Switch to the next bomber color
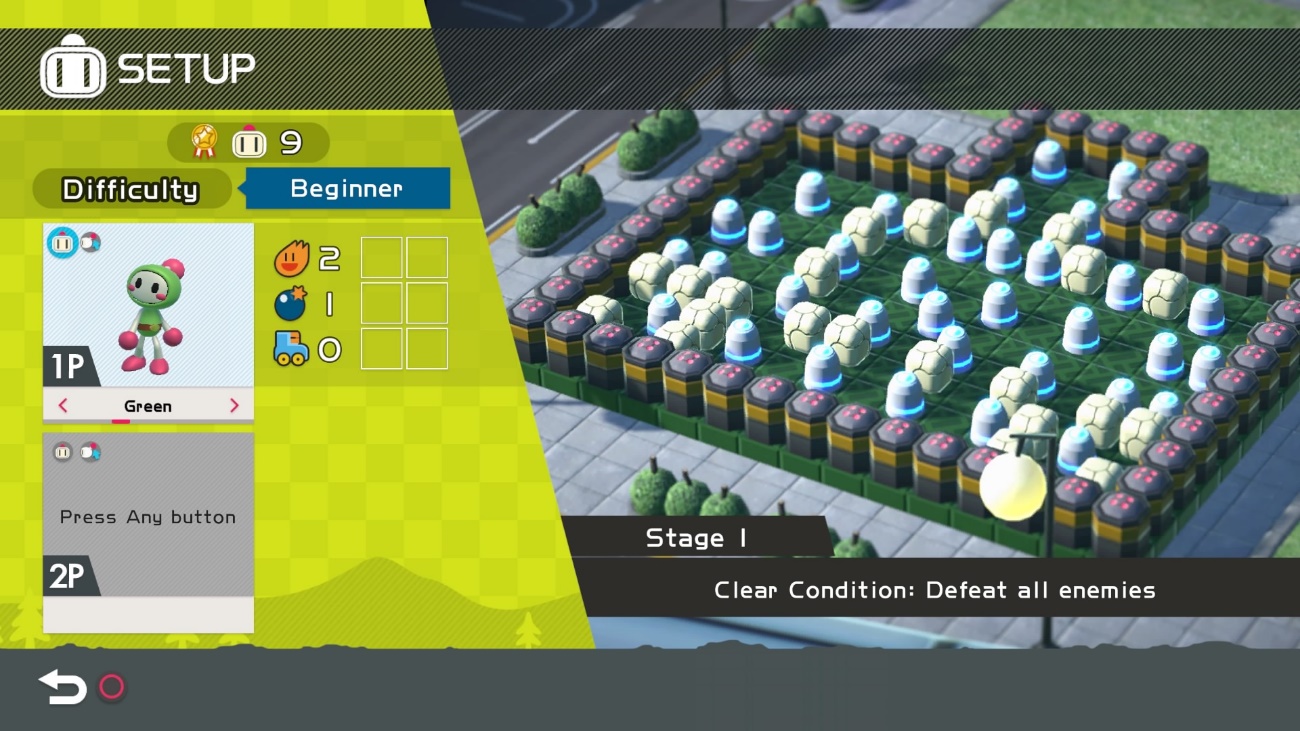This screenshot has width=1300, height=731. (235, 406)
